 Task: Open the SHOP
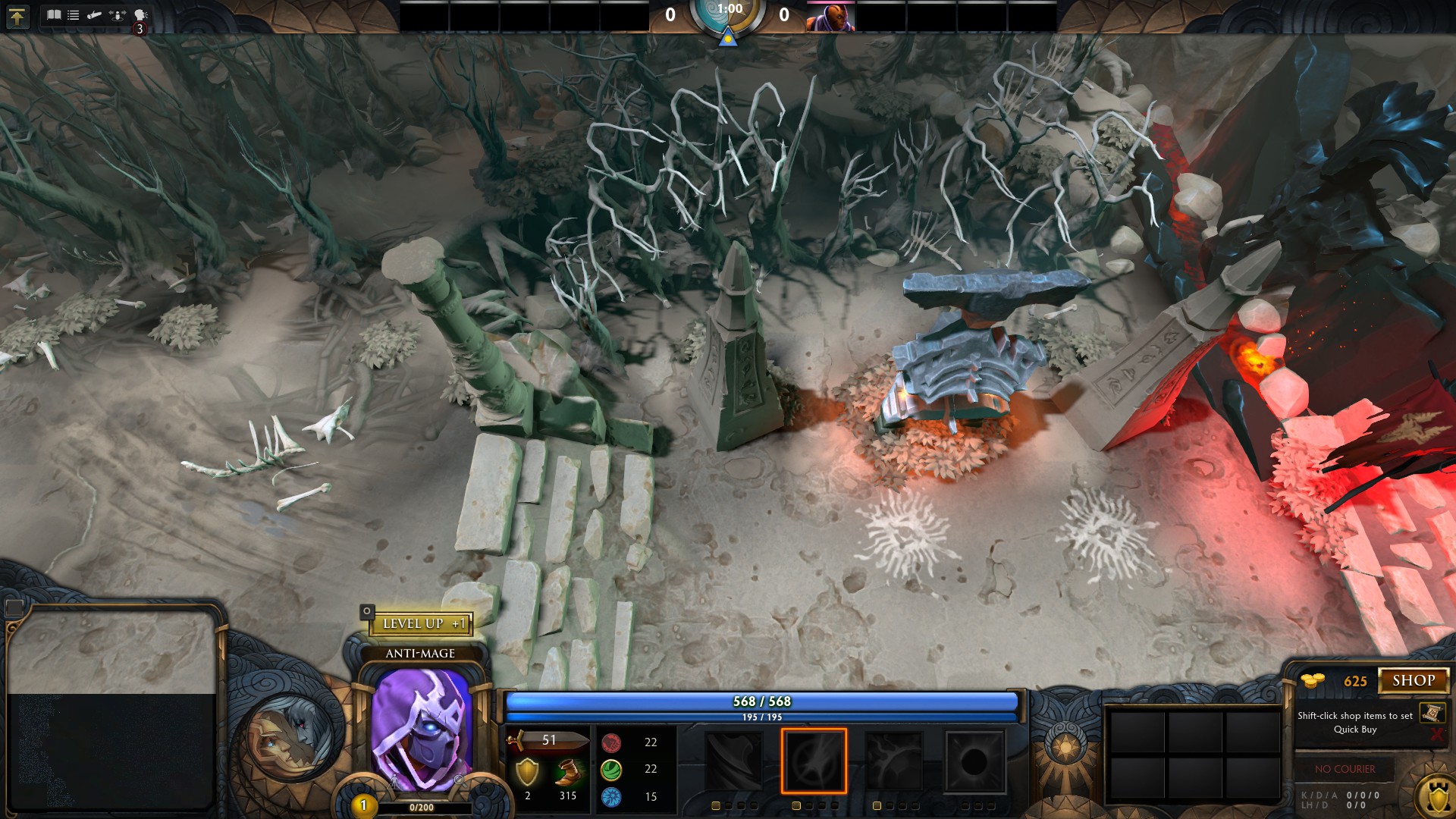tap(1413, 681)
